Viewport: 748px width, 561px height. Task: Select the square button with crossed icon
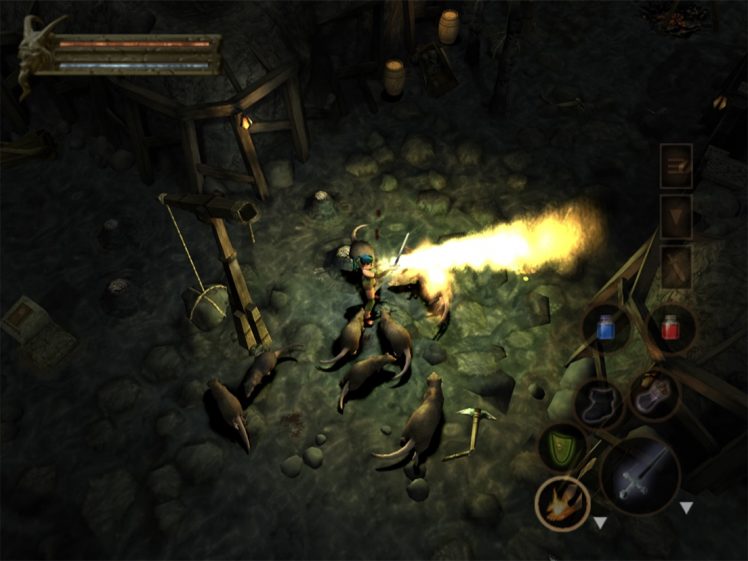(676, 267)
